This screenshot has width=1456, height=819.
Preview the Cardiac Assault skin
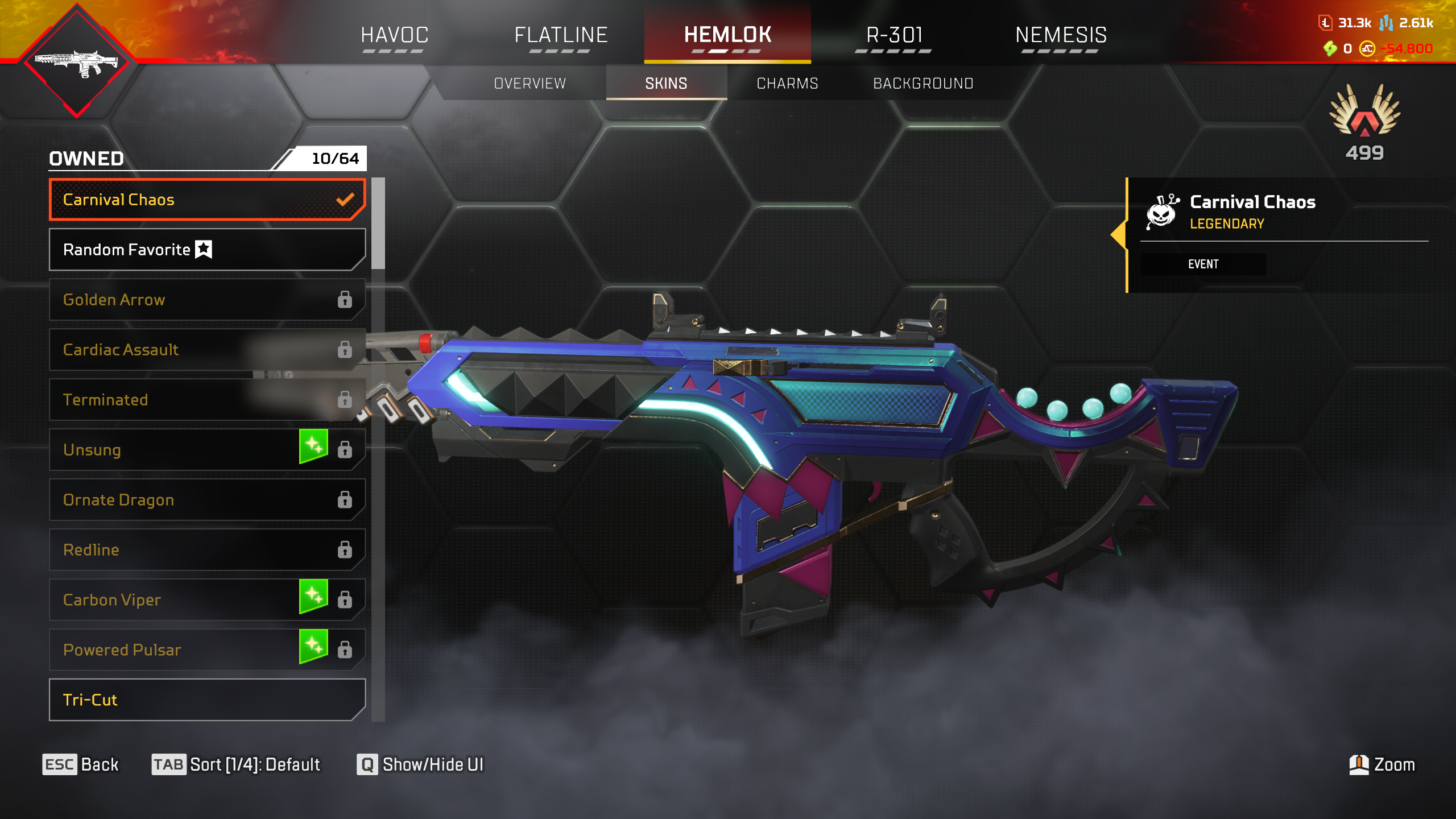(x=207, y=350)
